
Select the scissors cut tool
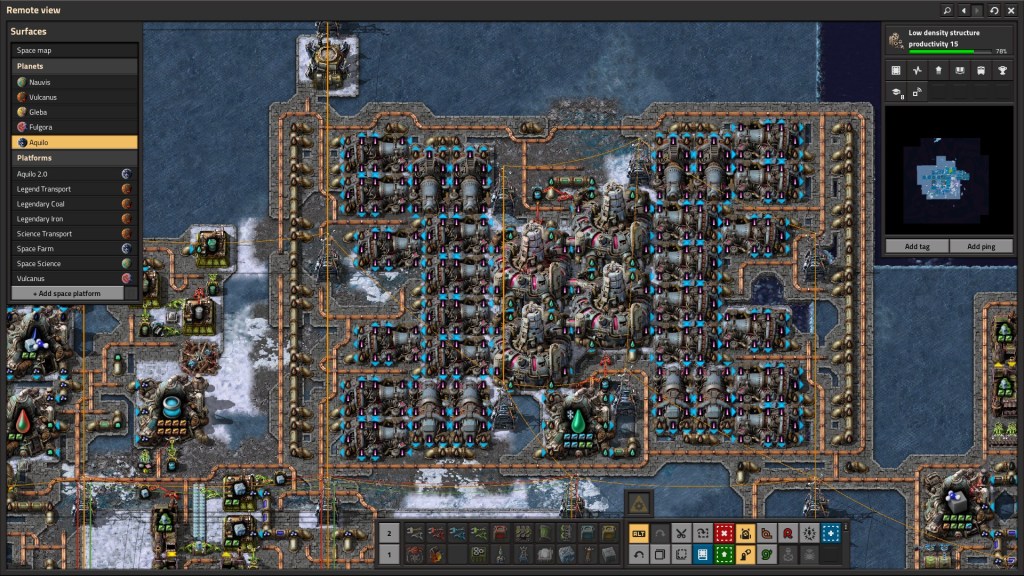[681, 533]
